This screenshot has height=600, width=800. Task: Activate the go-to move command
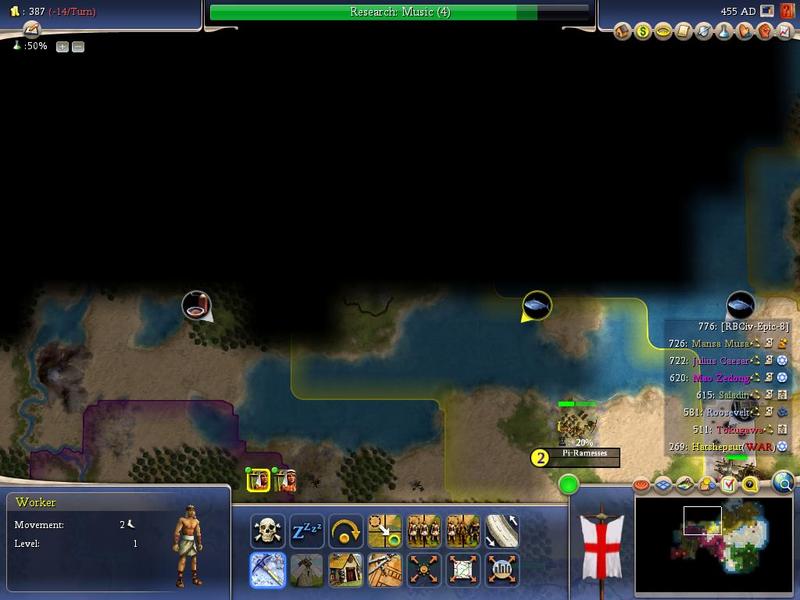click(384, 530)
